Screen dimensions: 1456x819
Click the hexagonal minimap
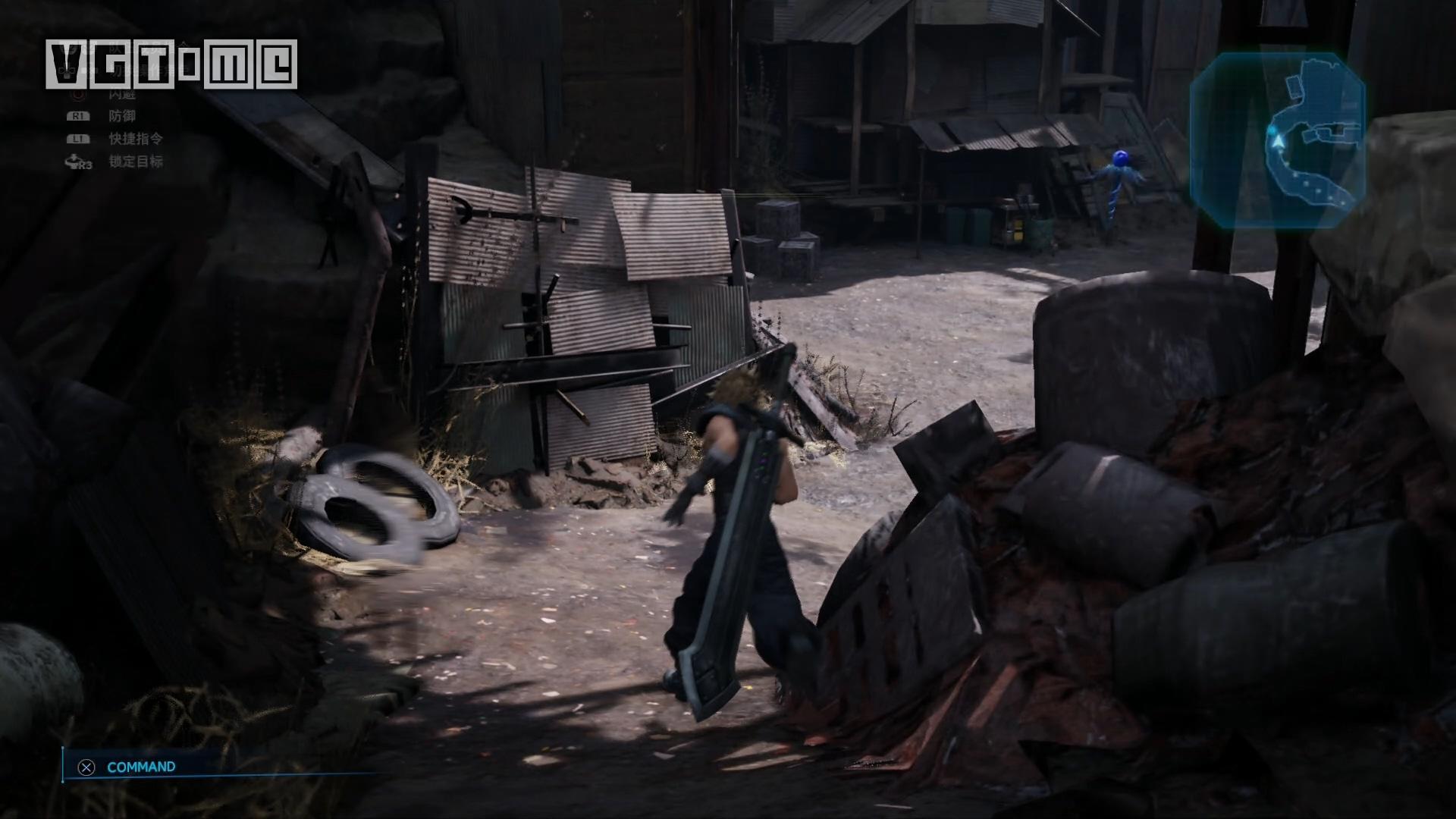coord(1278,140)
